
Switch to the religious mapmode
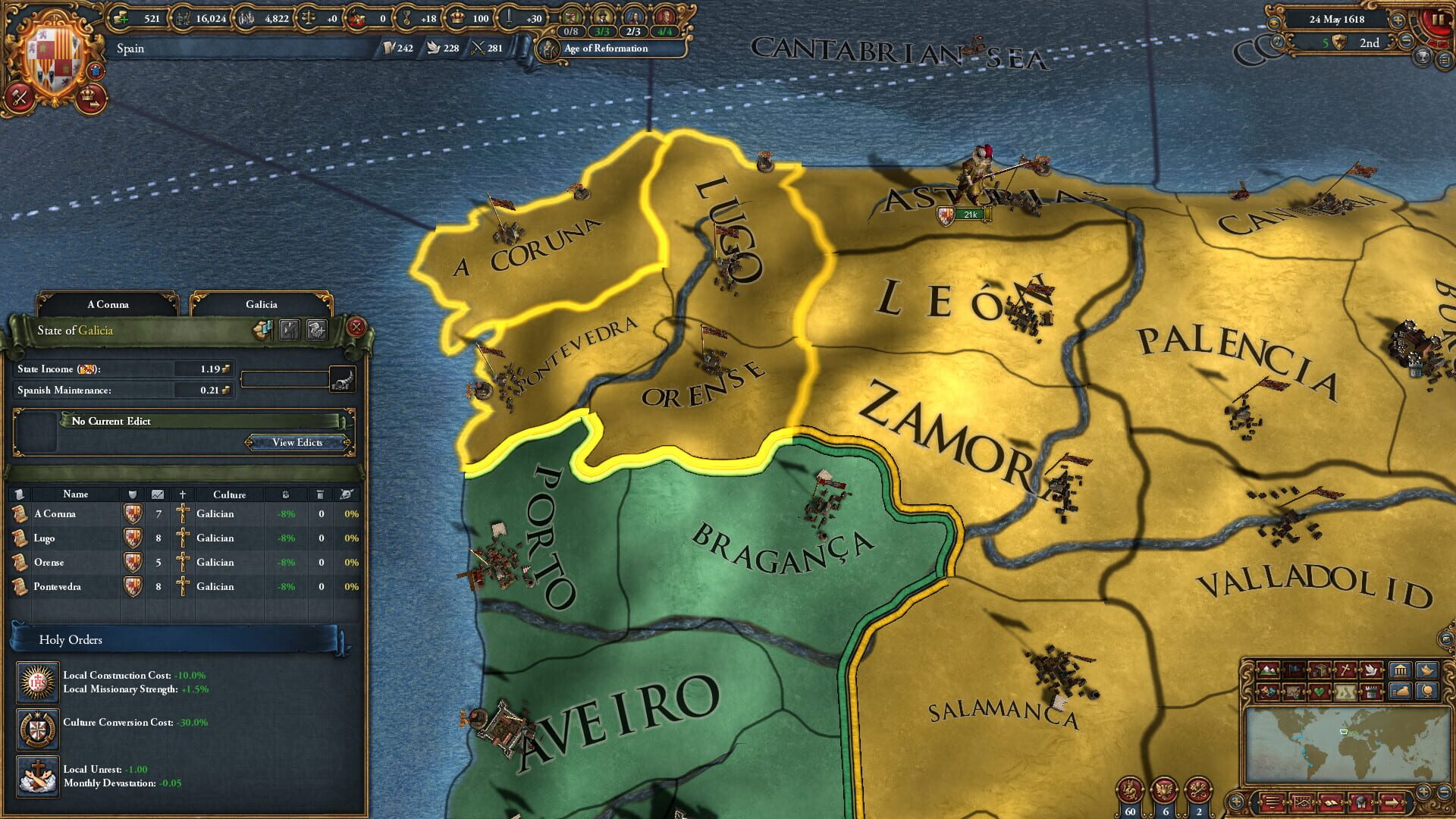[x=1347, y=670]
